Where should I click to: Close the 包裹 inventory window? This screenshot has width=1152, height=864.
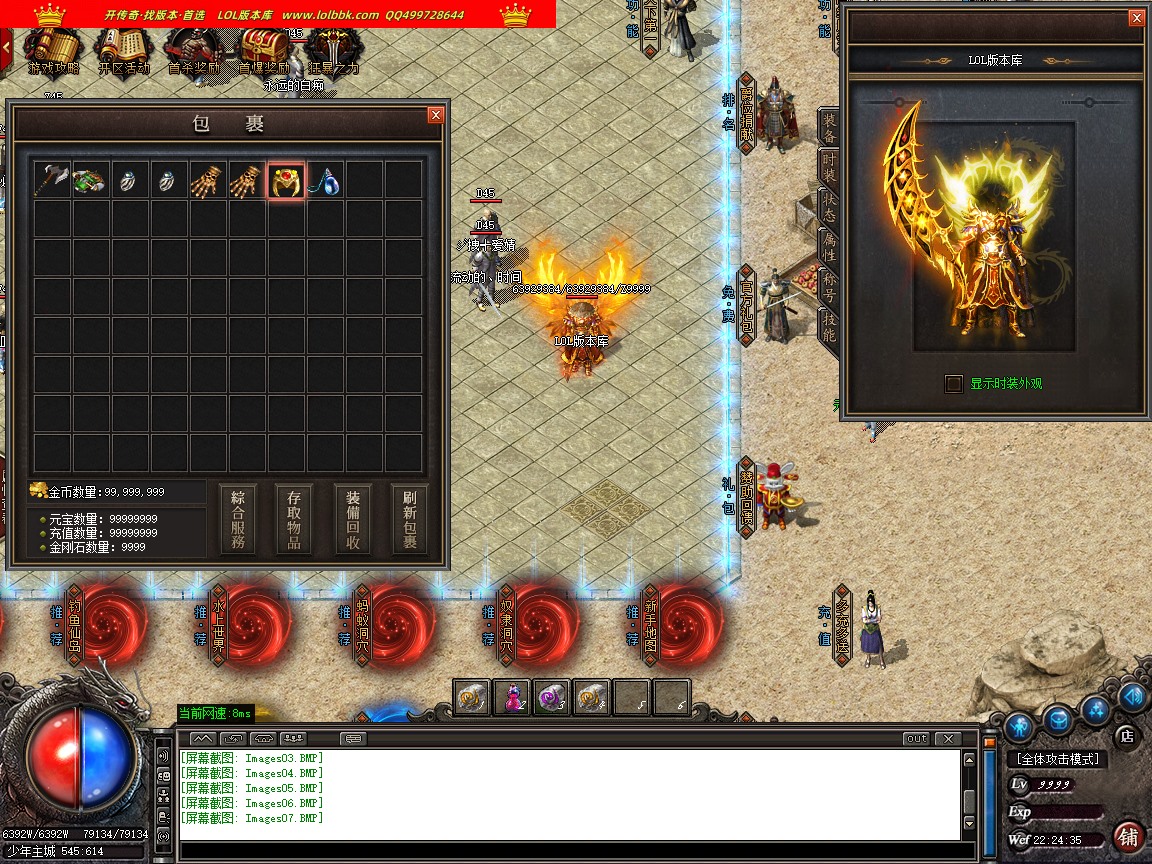click(x=435, y=115)
